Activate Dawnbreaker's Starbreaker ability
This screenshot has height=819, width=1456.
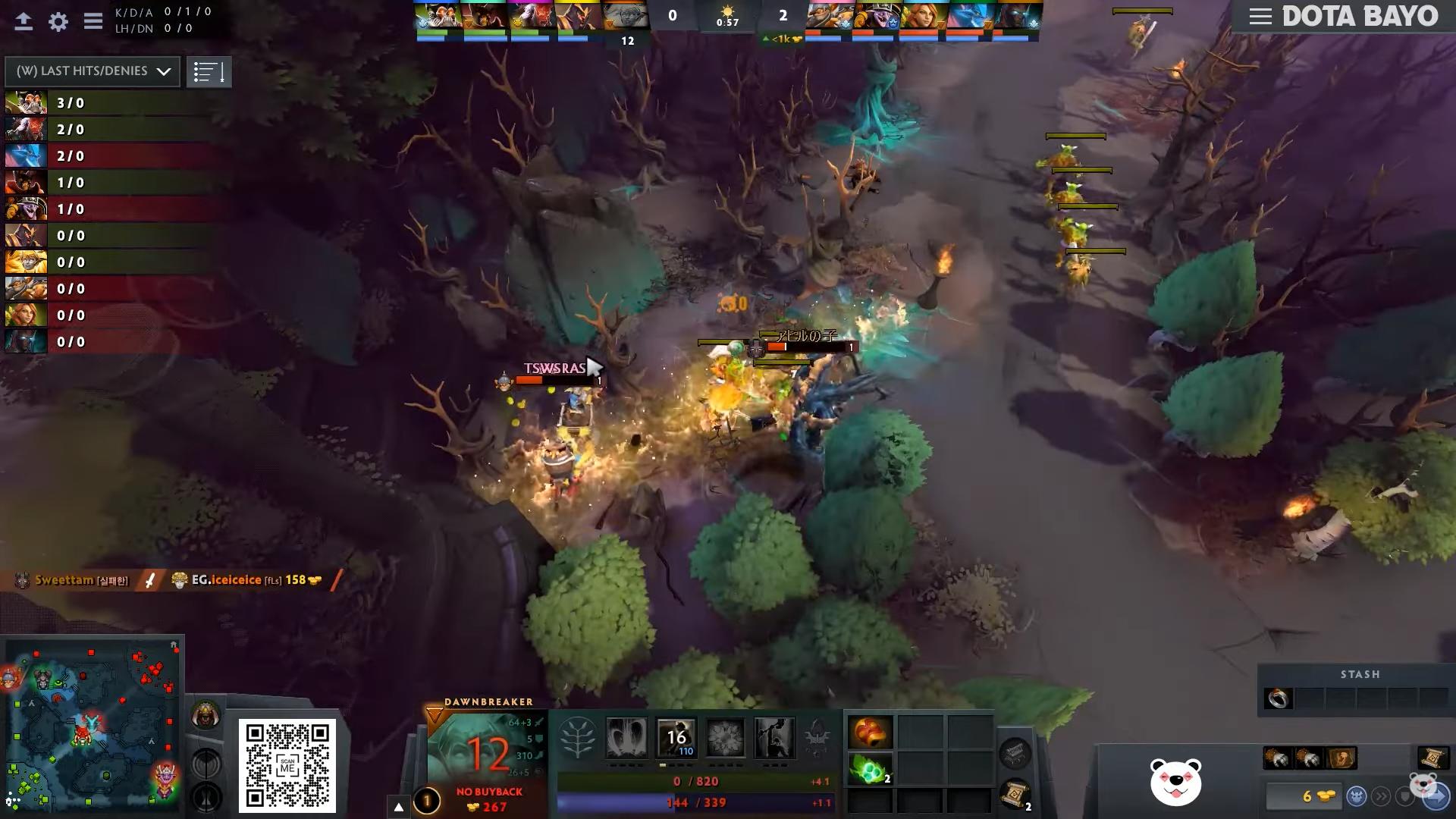click(x=626, y=737)
